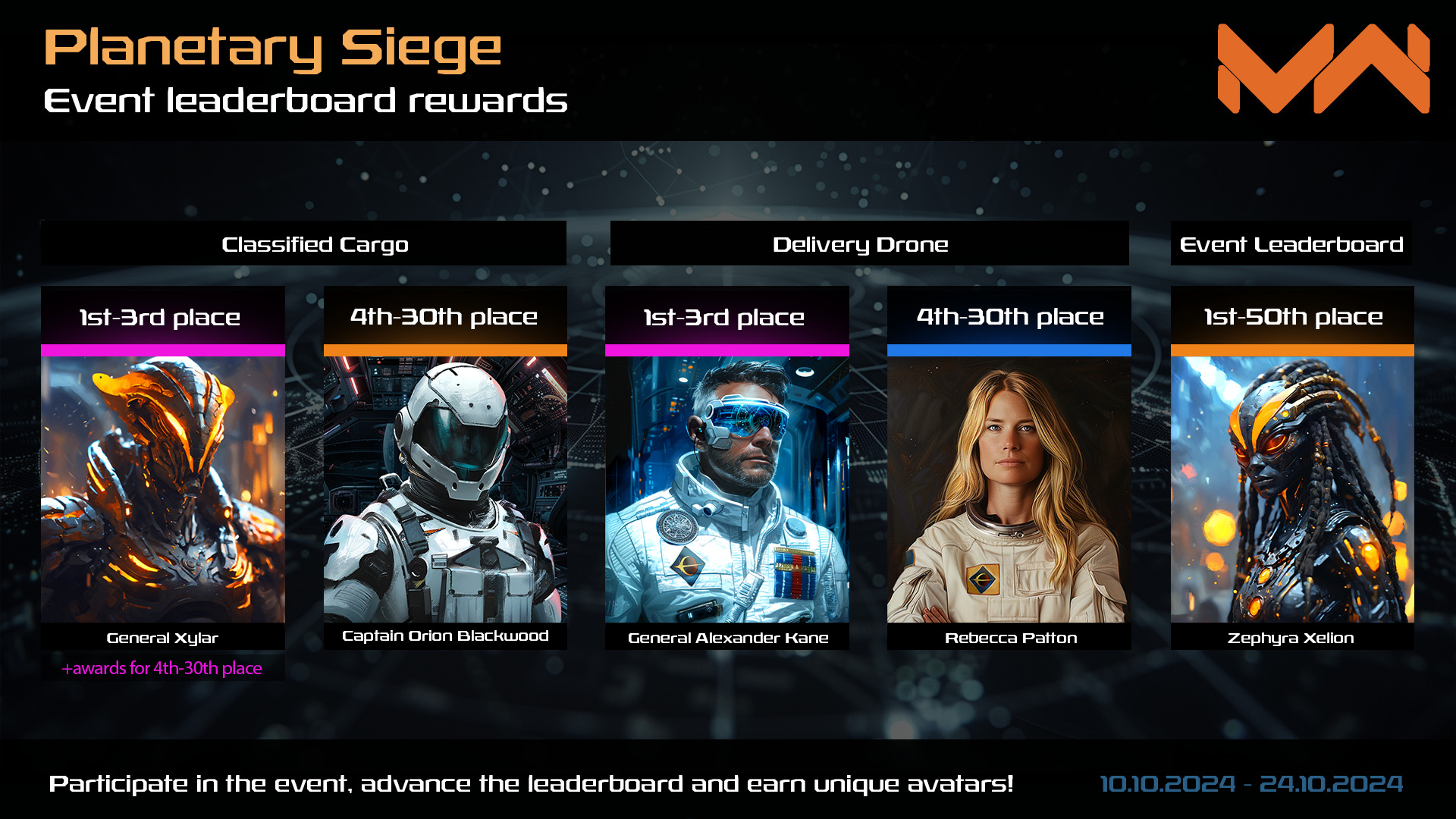The width and height of the screenshot is (1456, 819).
Task: Switch to the Delivery Drone category
Action: (860, 244)
